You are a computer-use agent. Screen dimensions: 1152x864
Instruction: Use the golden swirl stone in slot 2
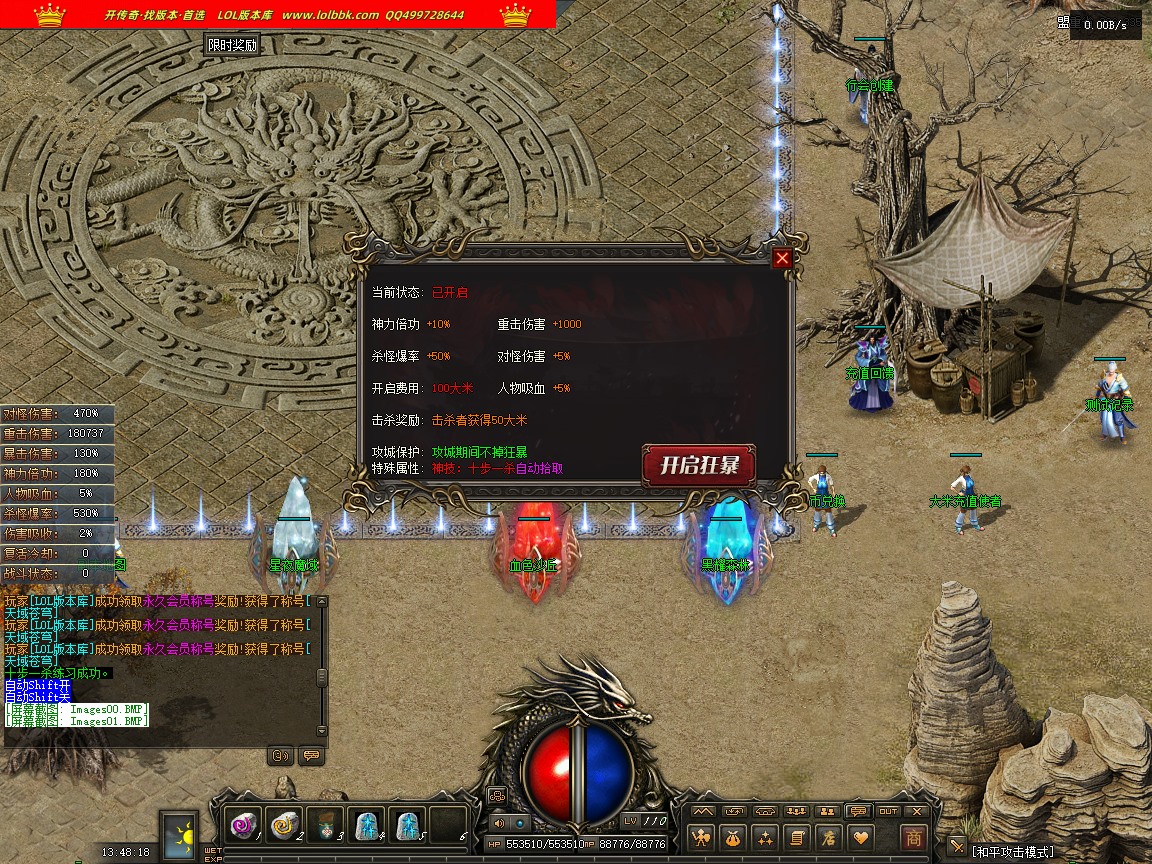284,825
